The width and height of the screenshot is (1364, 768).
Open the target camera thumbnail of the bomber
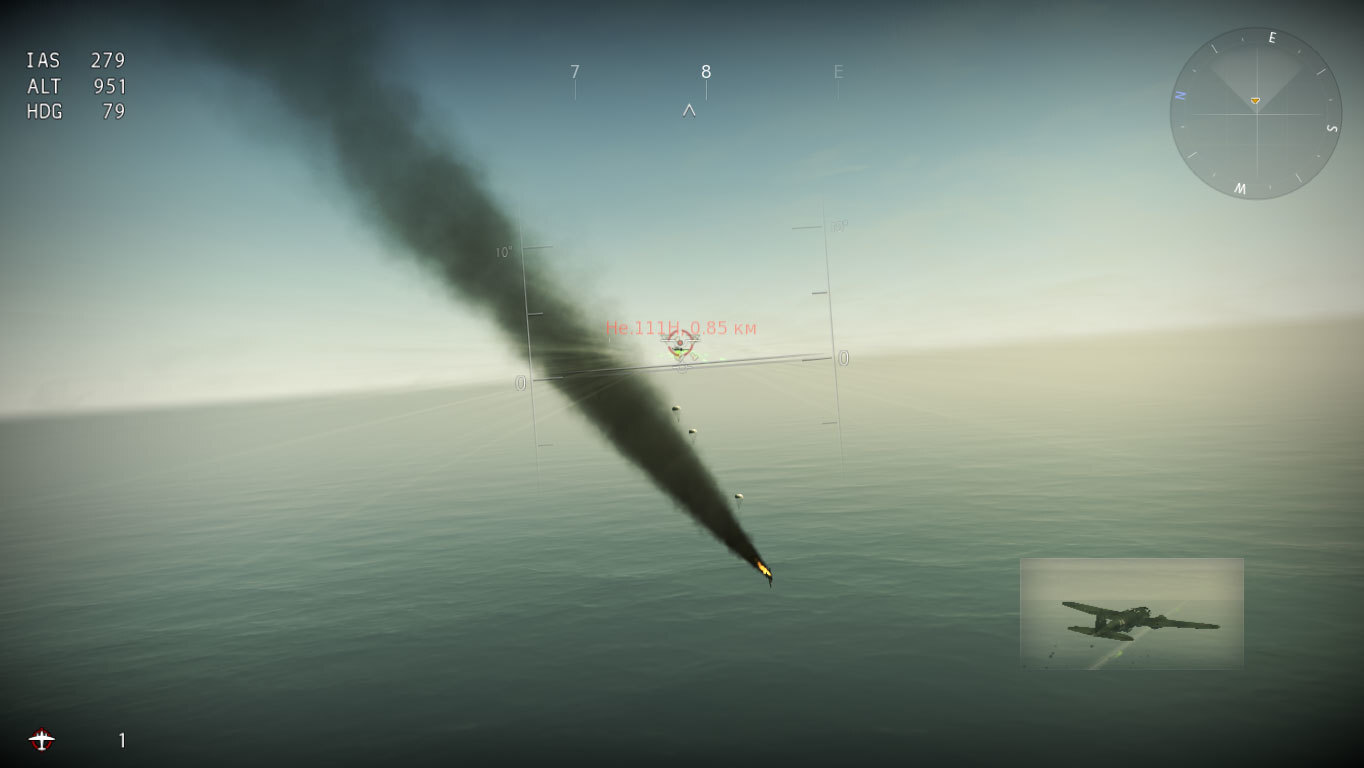tap(1131, 613)
